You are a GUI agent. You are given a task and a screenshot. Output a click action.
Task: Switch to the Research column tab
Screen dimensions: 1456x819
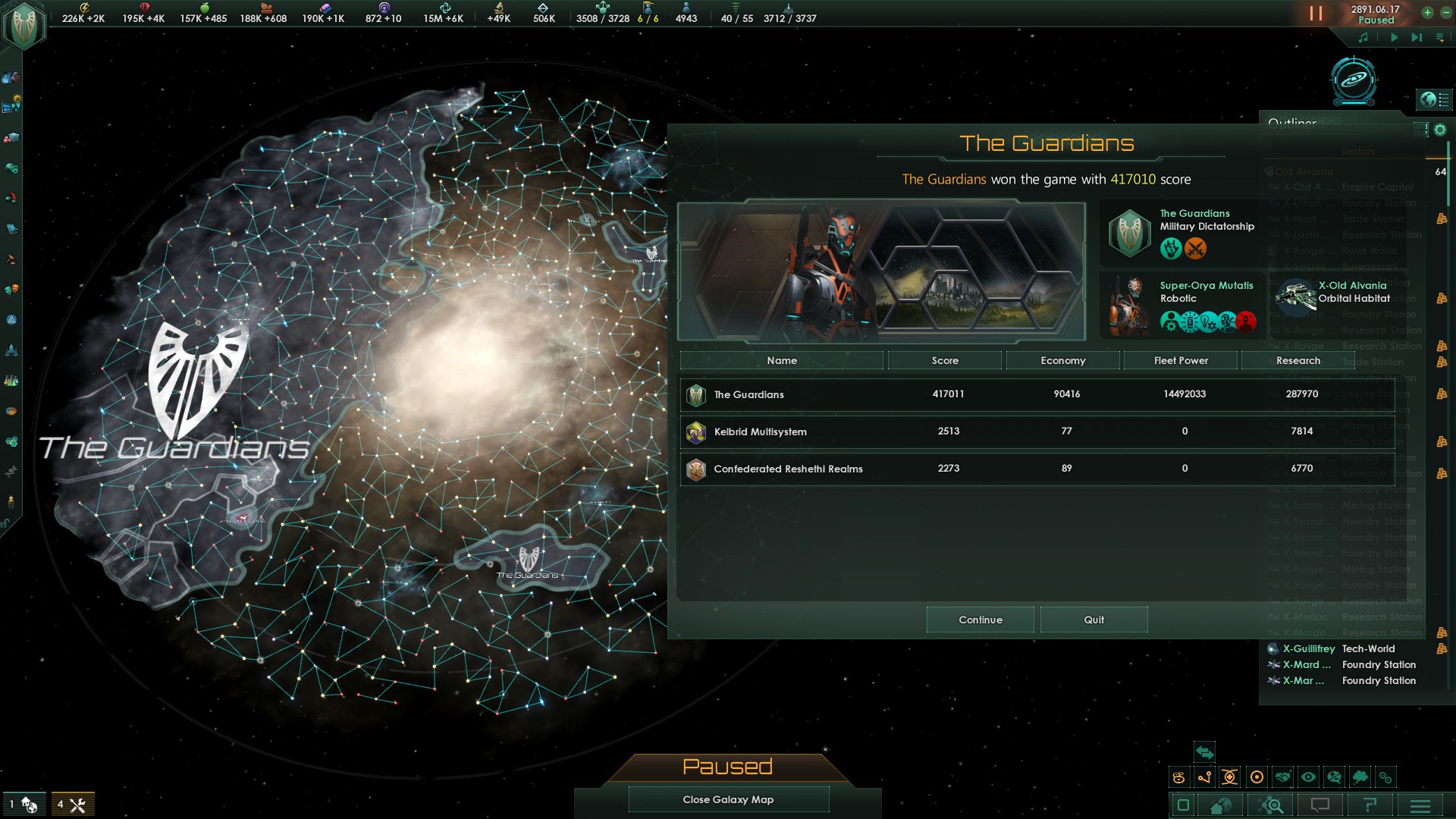coord(1298,360)
